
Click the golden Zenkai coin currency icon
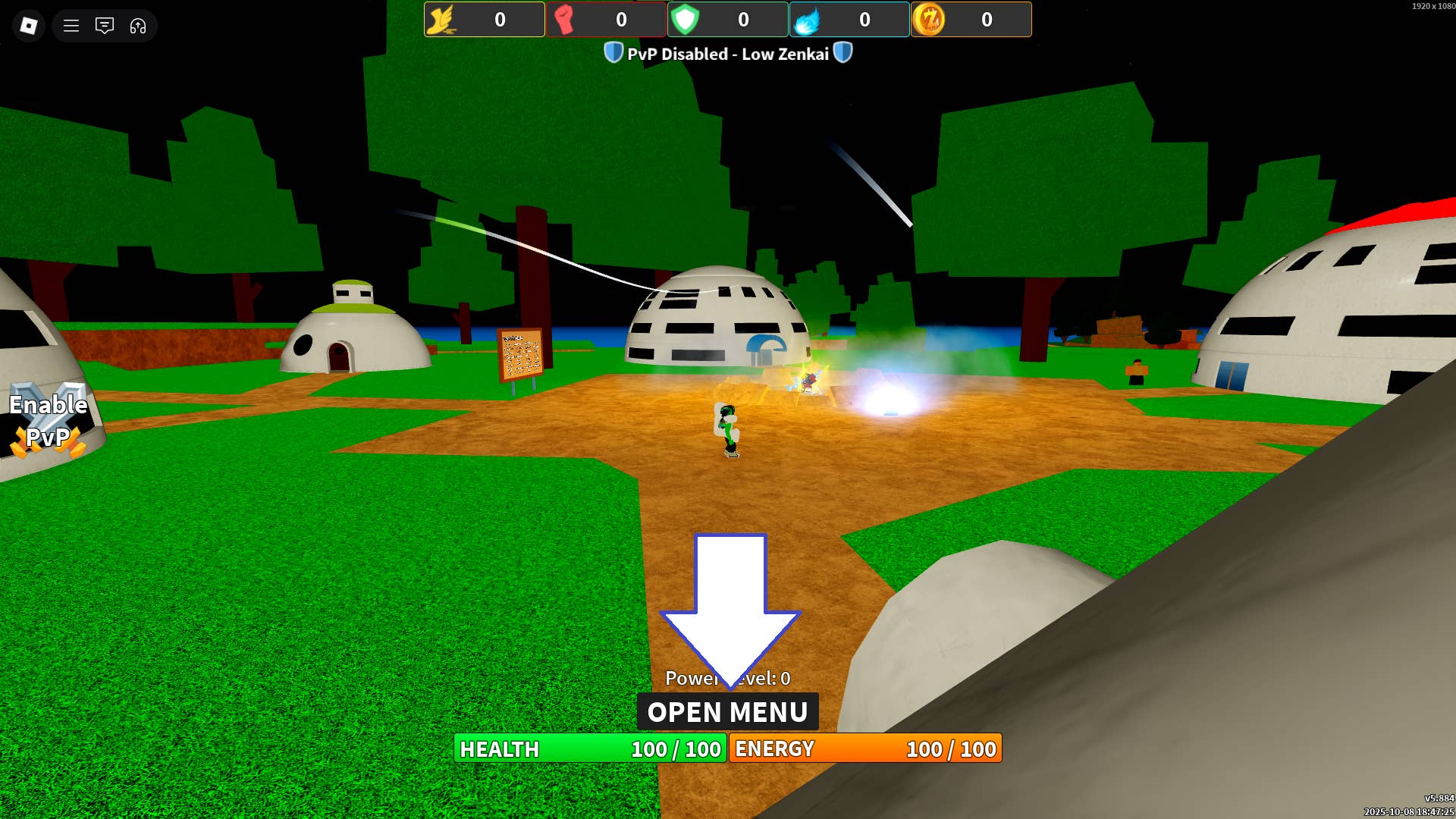point(930,20)
